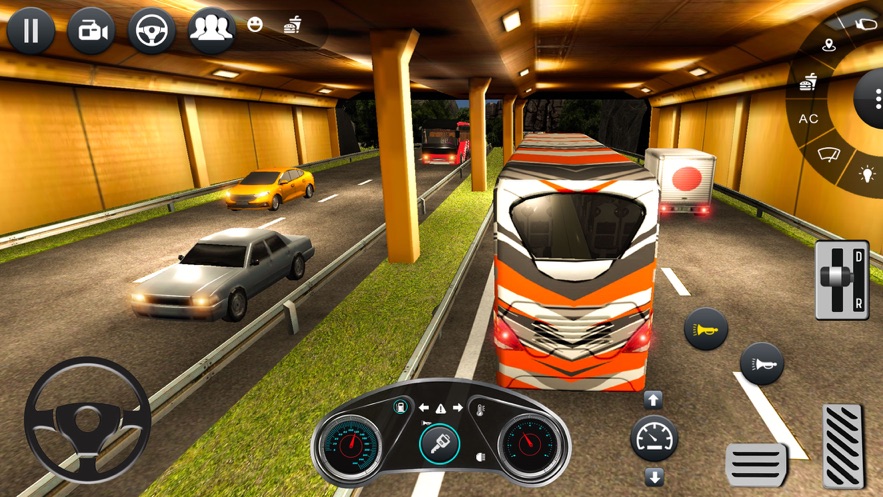Tap the smiley face icon
The height and width of the screenshot is (497, 883).
256,24
